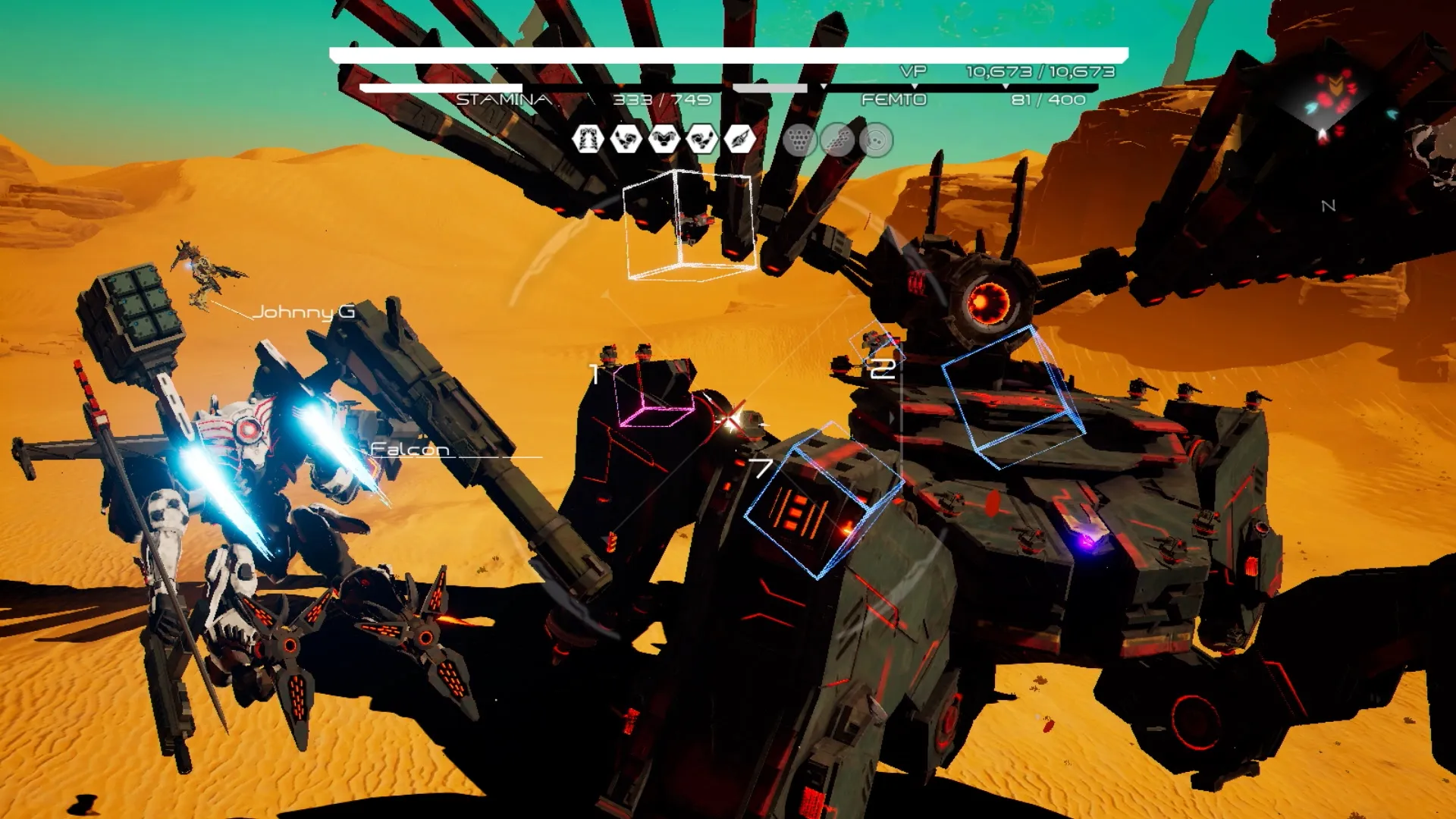Image resolution: width=1456 pixels, height=819 pixels.
Task: Select ally name tag Johnny G
Action: 303,312
